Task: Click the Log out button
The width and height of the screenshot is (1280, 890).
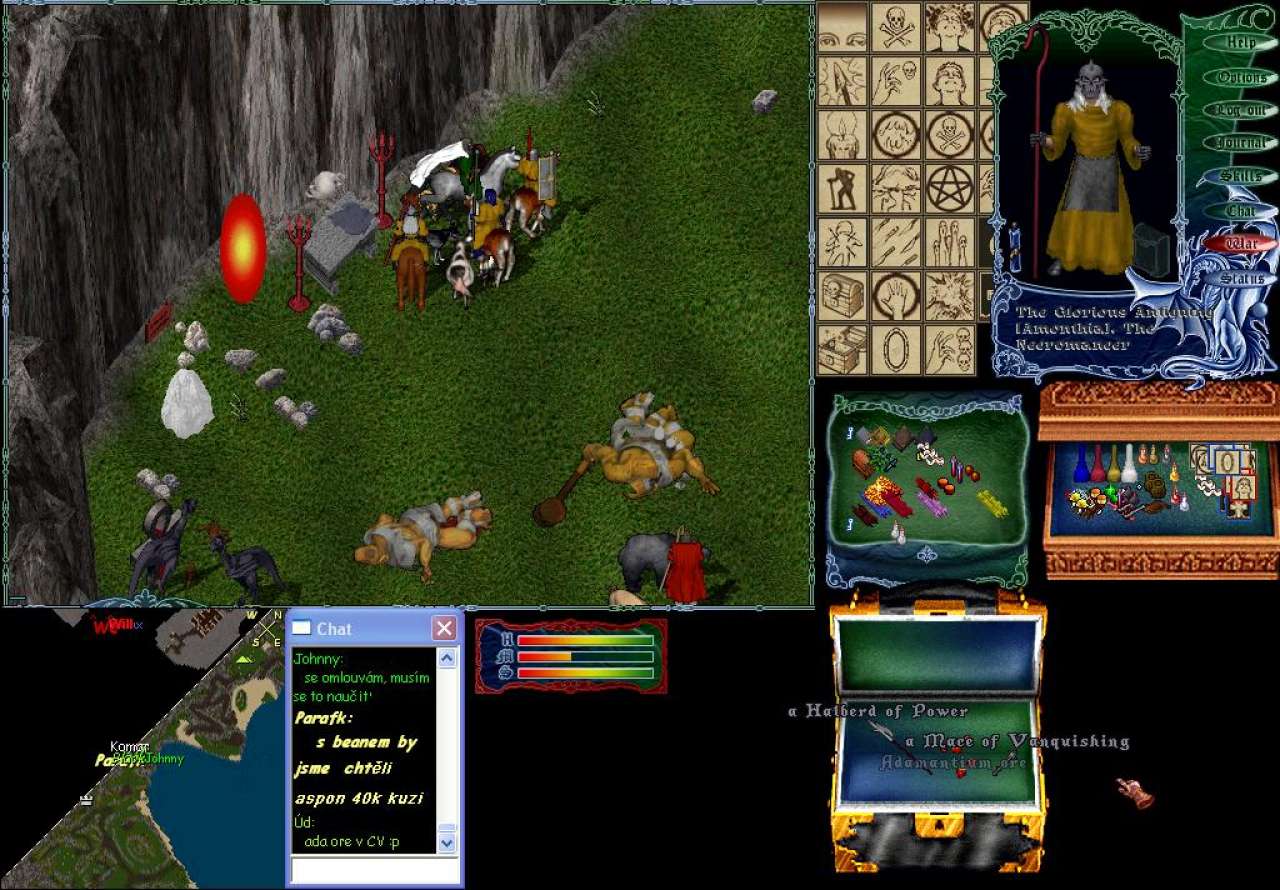Action: (1240, 110)
